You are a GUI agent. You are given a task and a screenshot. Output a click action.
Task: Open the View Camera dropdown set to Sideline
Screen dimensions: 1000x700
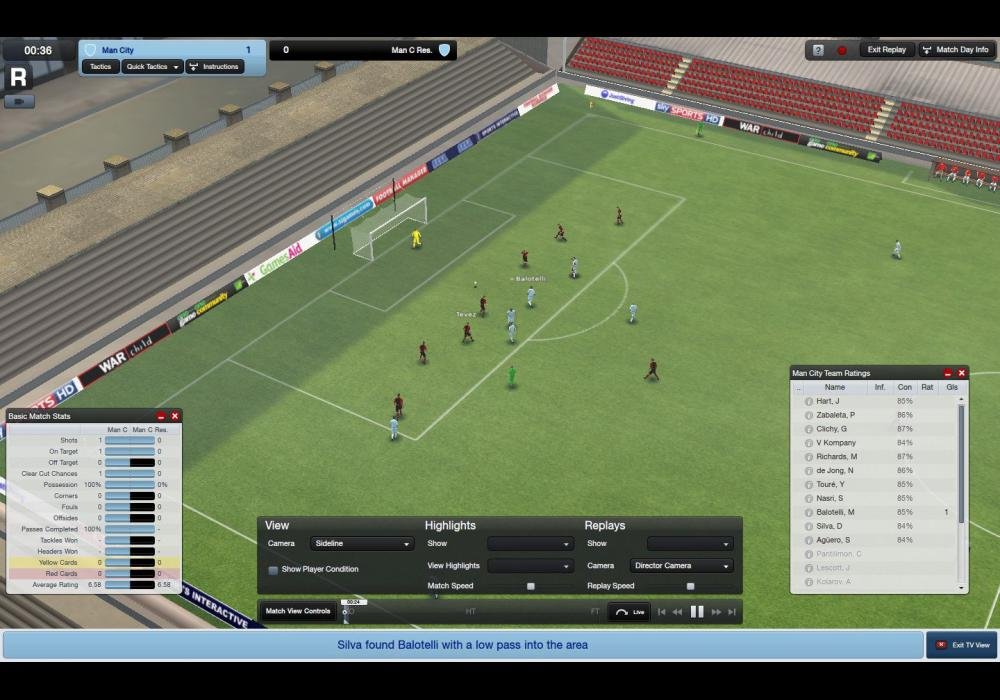point(361,544)
